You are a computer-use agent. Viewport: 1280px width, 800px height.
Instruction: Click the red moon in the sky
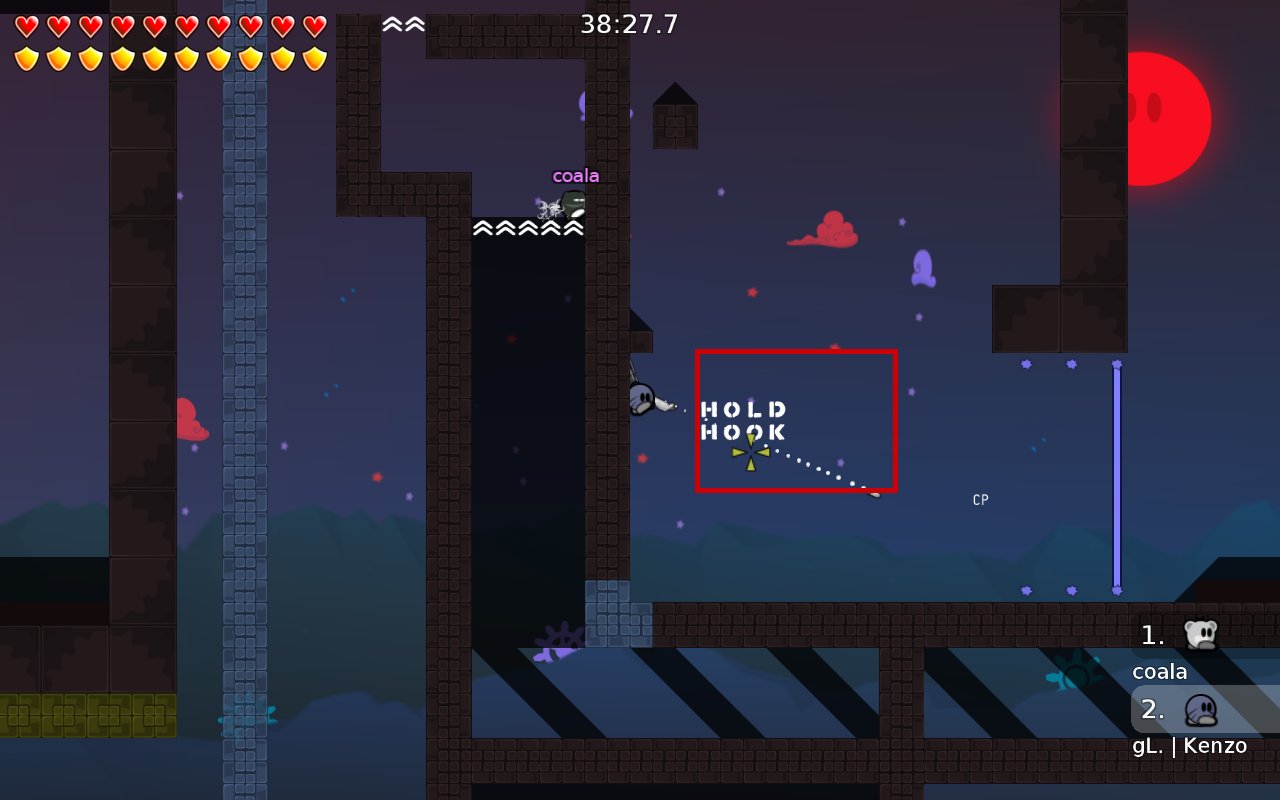point(1168,118)
